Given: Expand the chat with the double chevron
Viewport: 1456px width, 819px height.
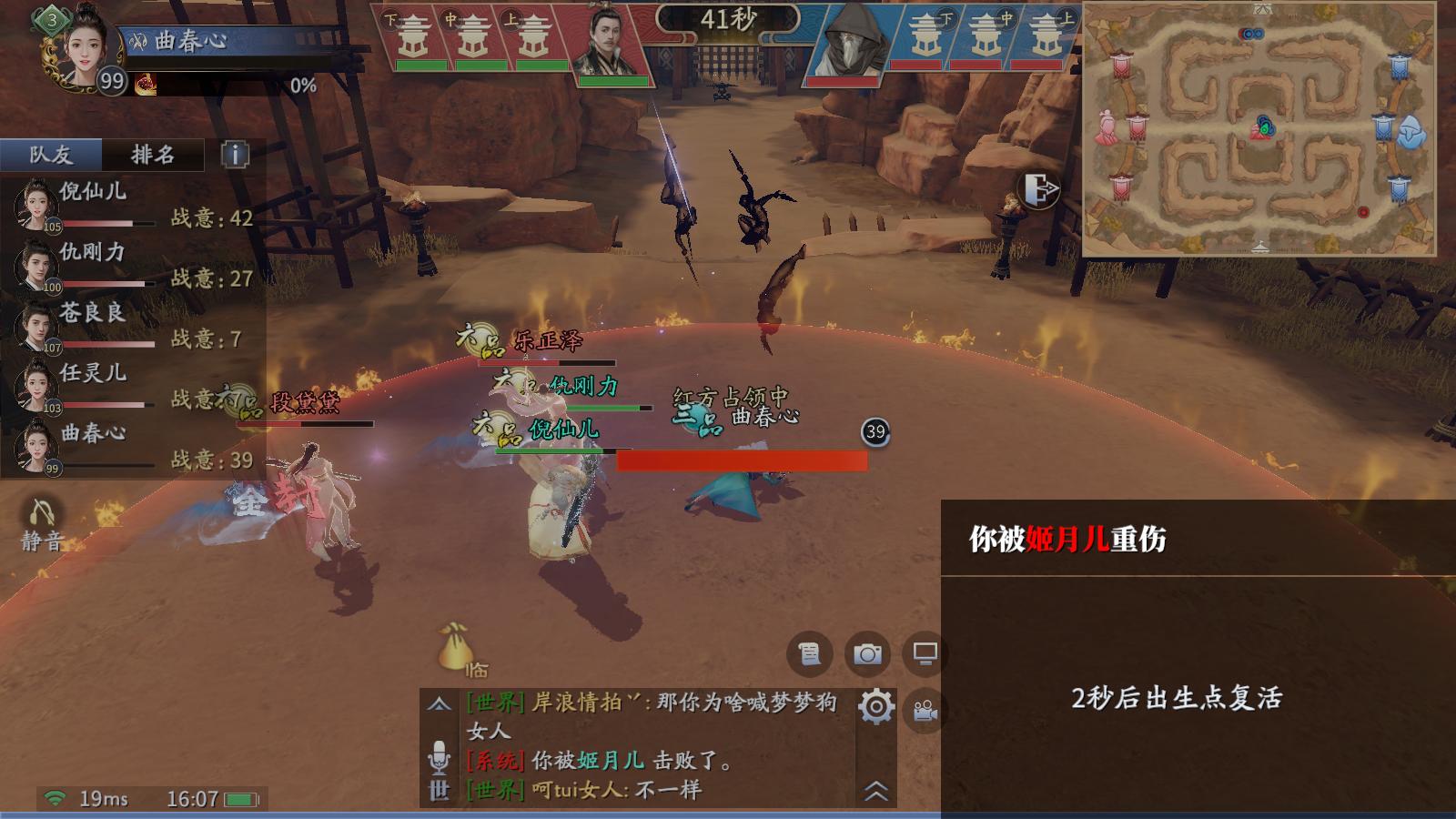Looking at the screenshot, I should (875, 791).
